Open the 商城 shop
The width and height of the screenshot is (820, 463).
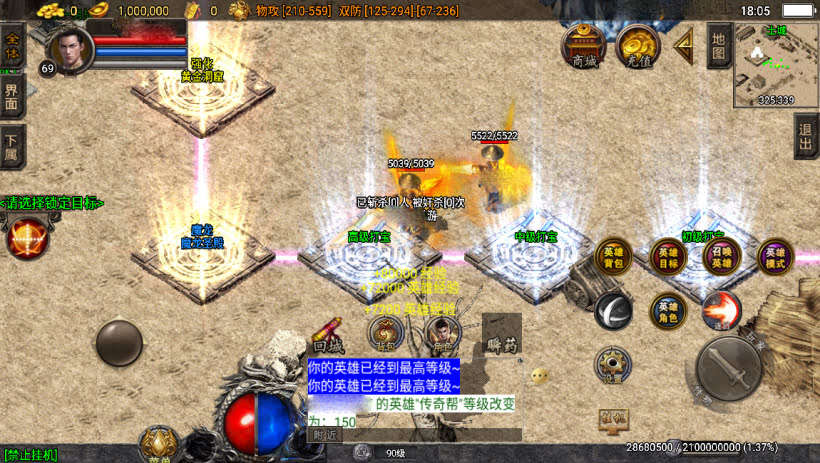(x=583, y=46)
